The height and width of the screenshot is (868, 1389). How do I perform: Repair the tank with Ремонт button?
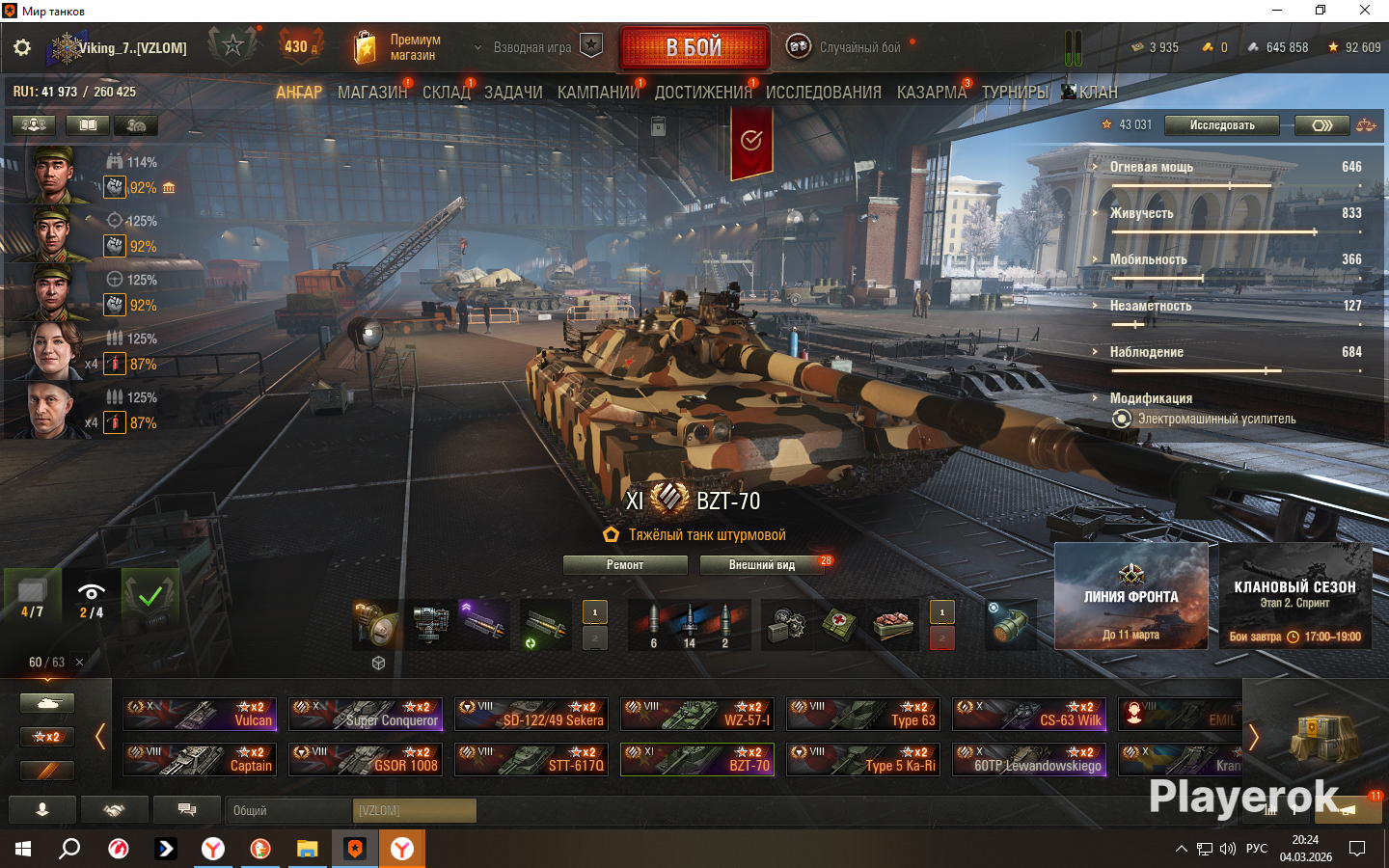625,565
